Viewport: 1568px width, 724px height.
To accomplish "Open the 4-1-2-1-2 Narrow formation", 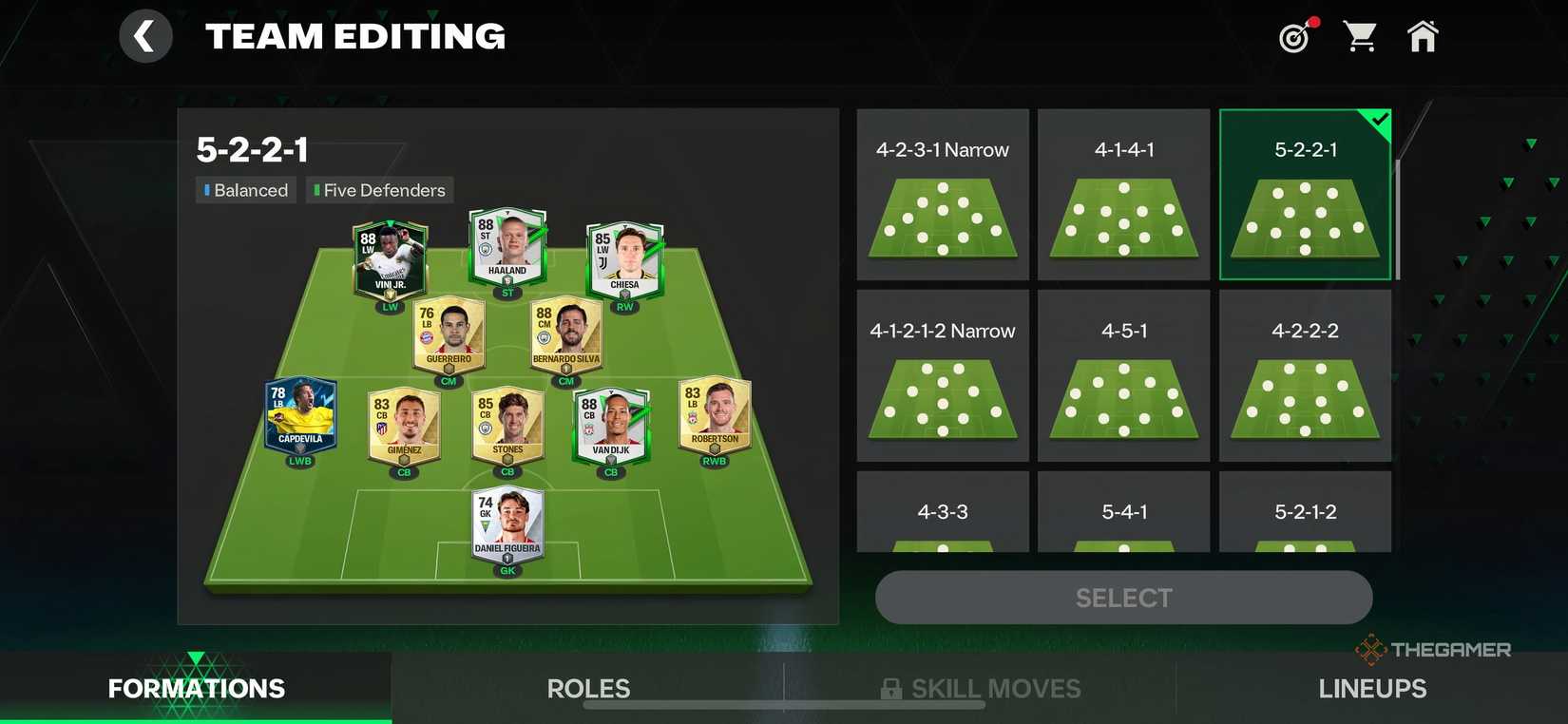I will (x=942, y=374).
